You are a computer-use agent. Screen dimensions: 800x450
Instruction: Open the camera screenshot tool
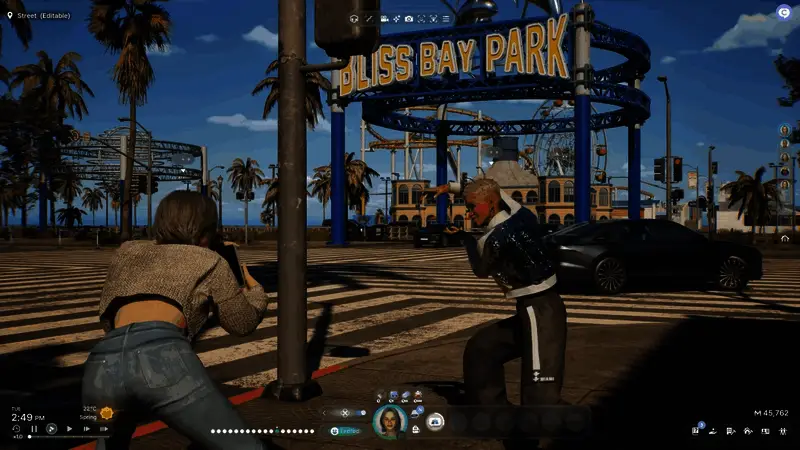(x=409, y=19)
